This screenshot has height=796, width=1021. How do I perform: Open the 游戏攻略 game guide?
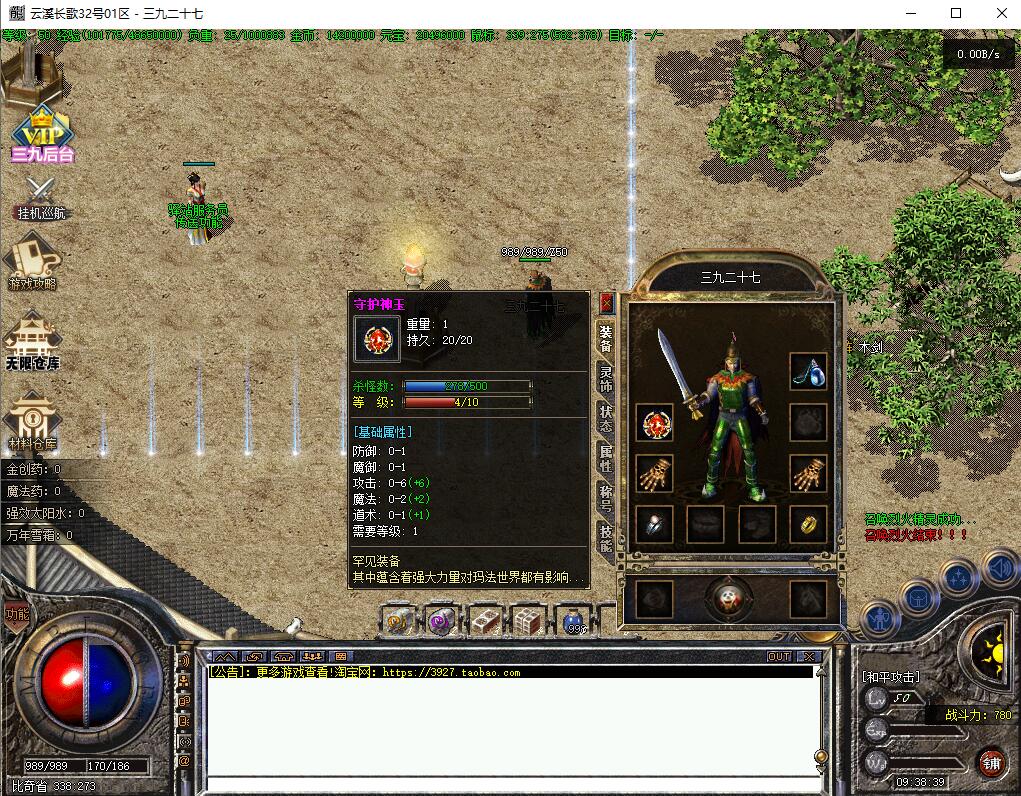click(x=33, y=262)
